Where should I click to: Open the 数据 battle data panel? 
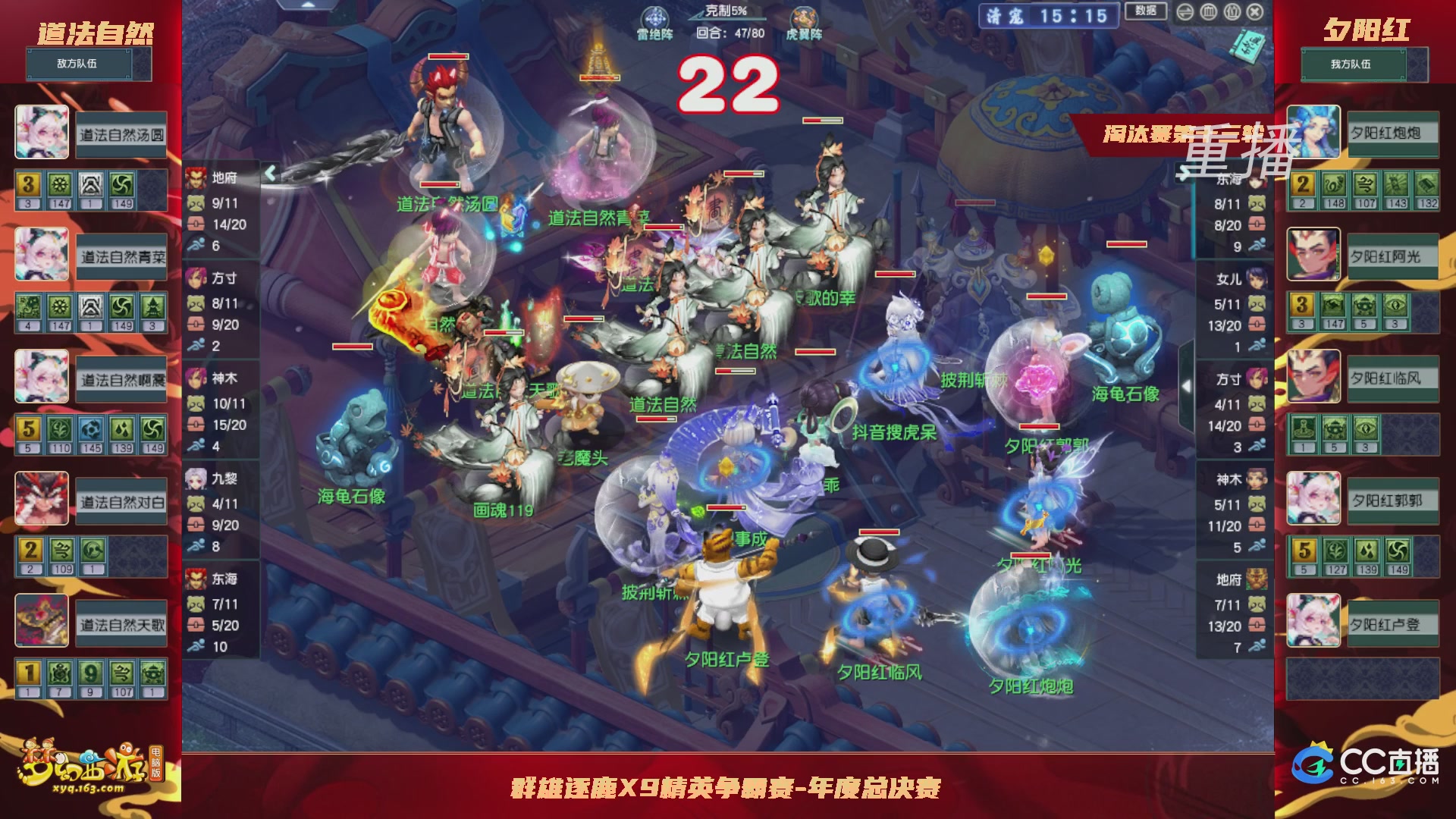[x=1147, y=11]
